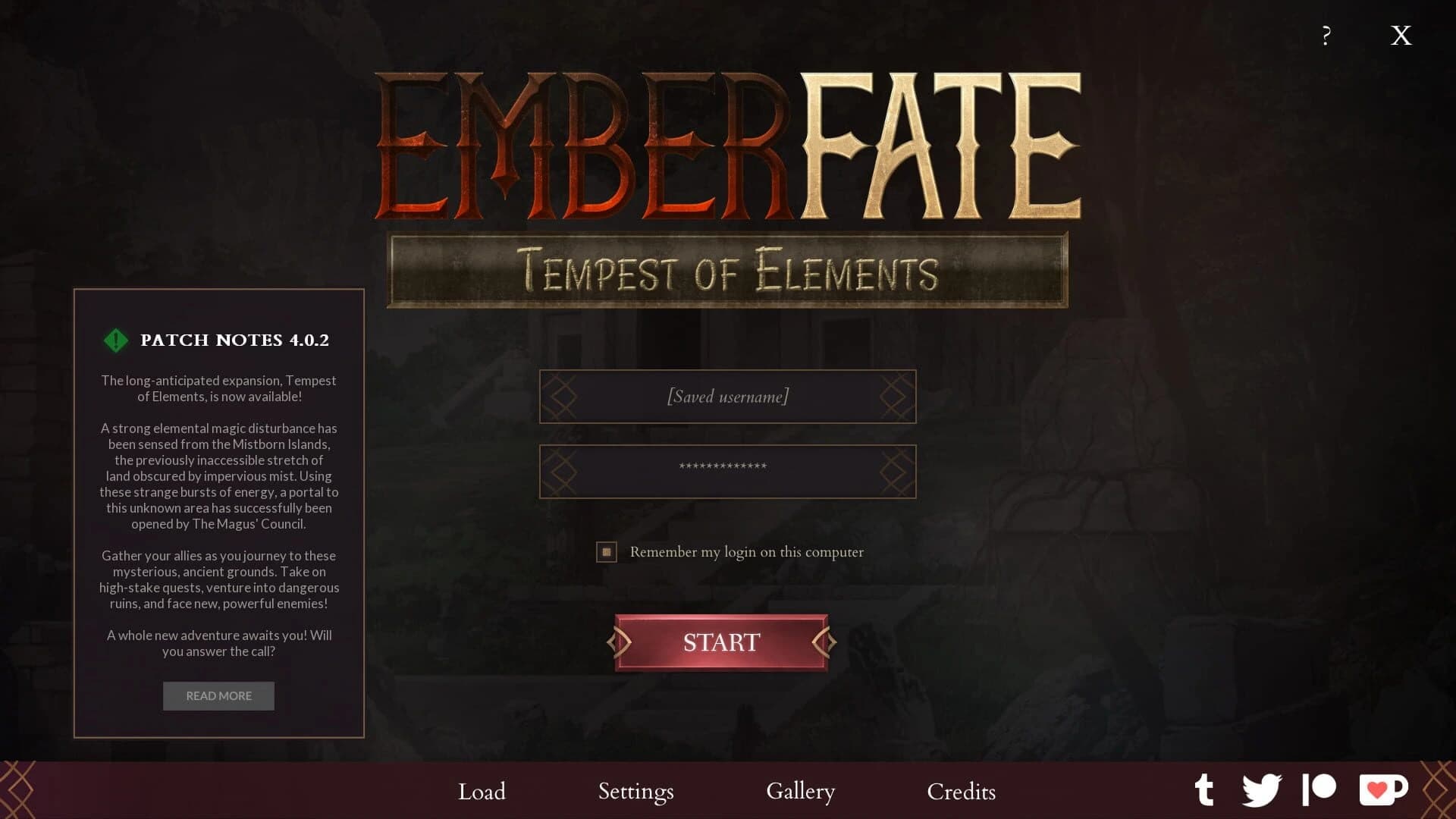Open the Load menu
This screenshot has width=1456, height=819.
coord(482,792)
